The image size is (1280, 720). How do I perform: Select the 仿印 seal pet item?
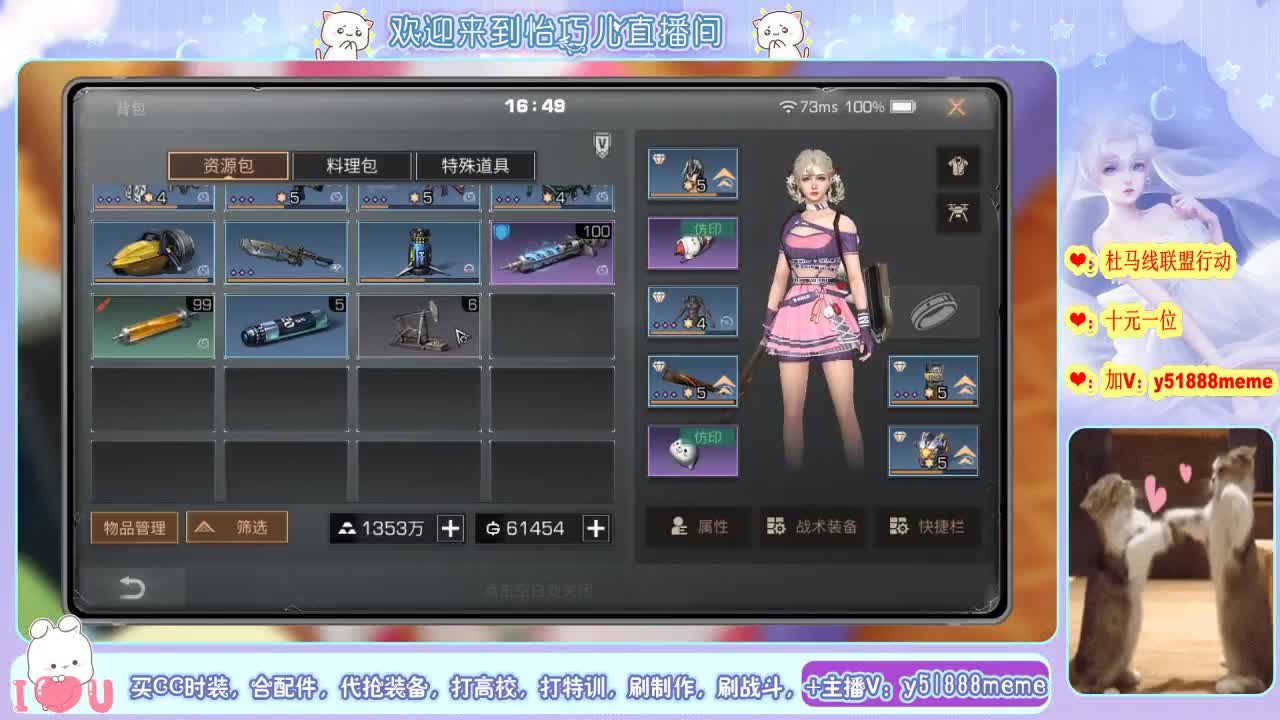[x=693, y=451]
